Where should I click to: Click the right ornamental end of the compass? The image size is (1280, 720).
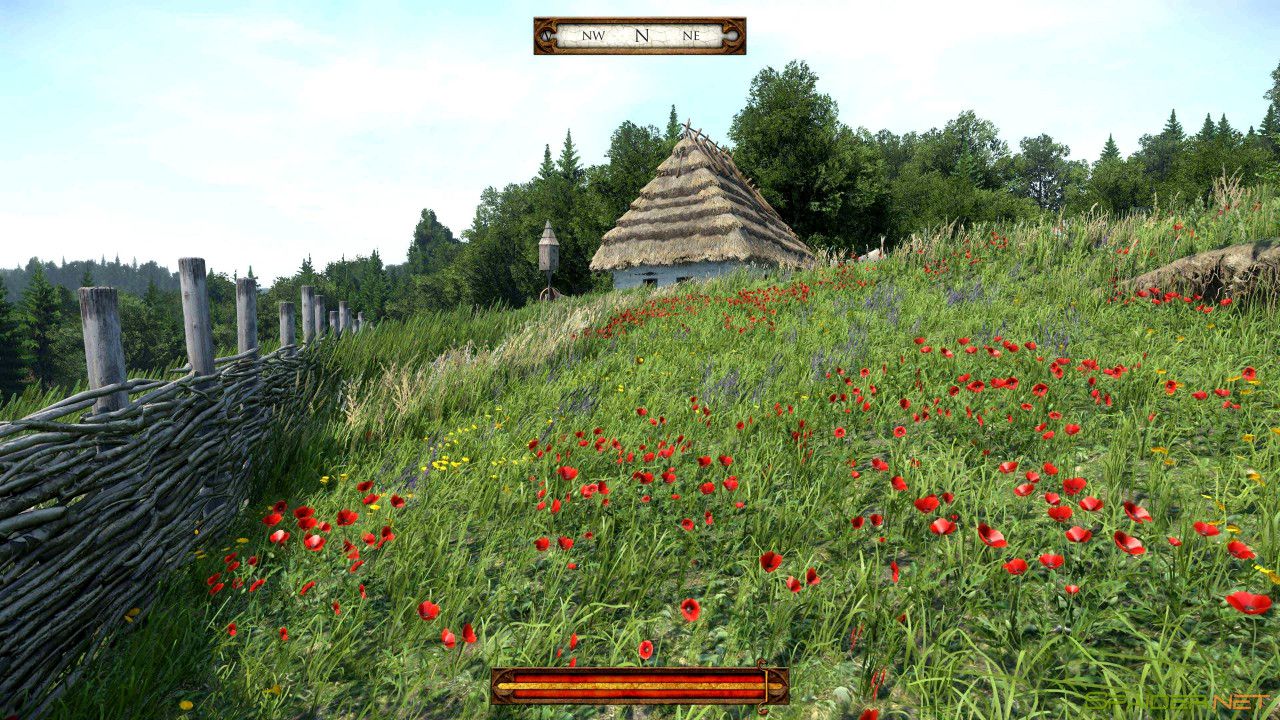pyautogui.click(x=733, y=35)
